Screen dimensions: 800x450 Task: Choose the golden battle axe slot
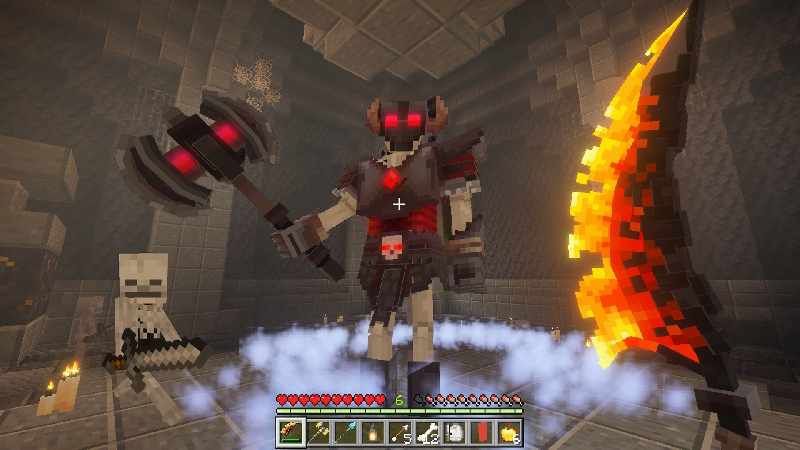pyautogui.click(x=318, y=433)
